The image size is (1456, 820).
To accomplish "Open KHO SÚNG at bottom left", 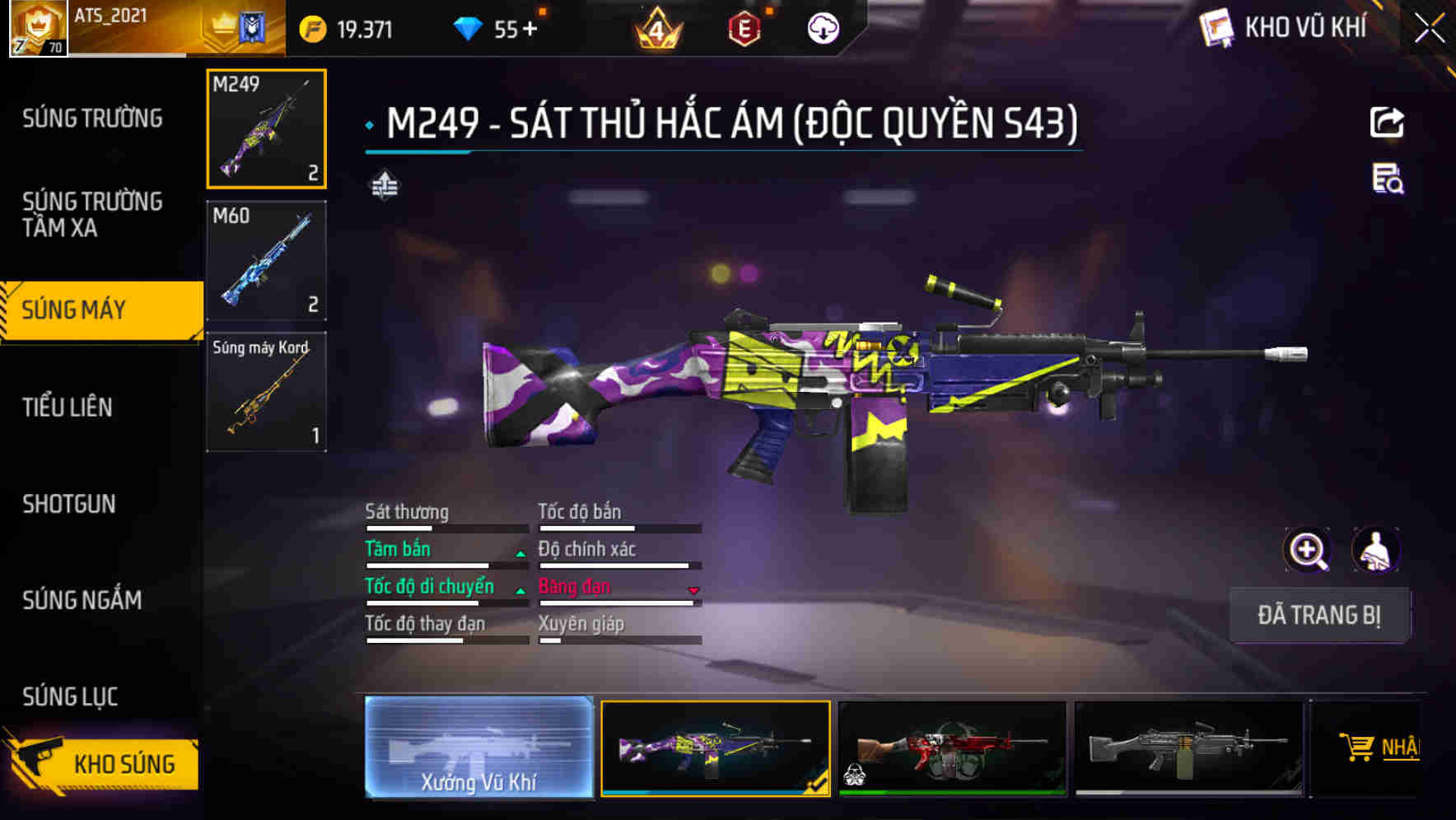I will click(x=124, y=763).
